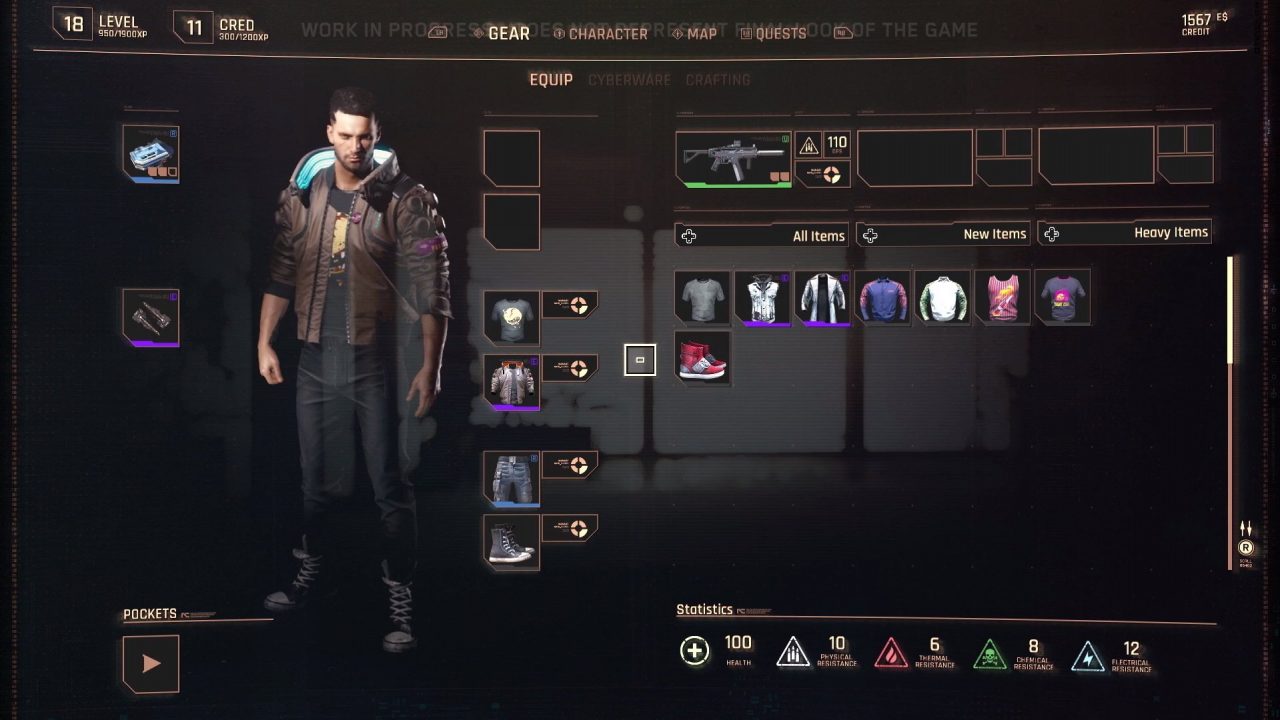The image size is (1280, 720).
Task: Select the equipped blue jeans slot
Action: [512, 478]
